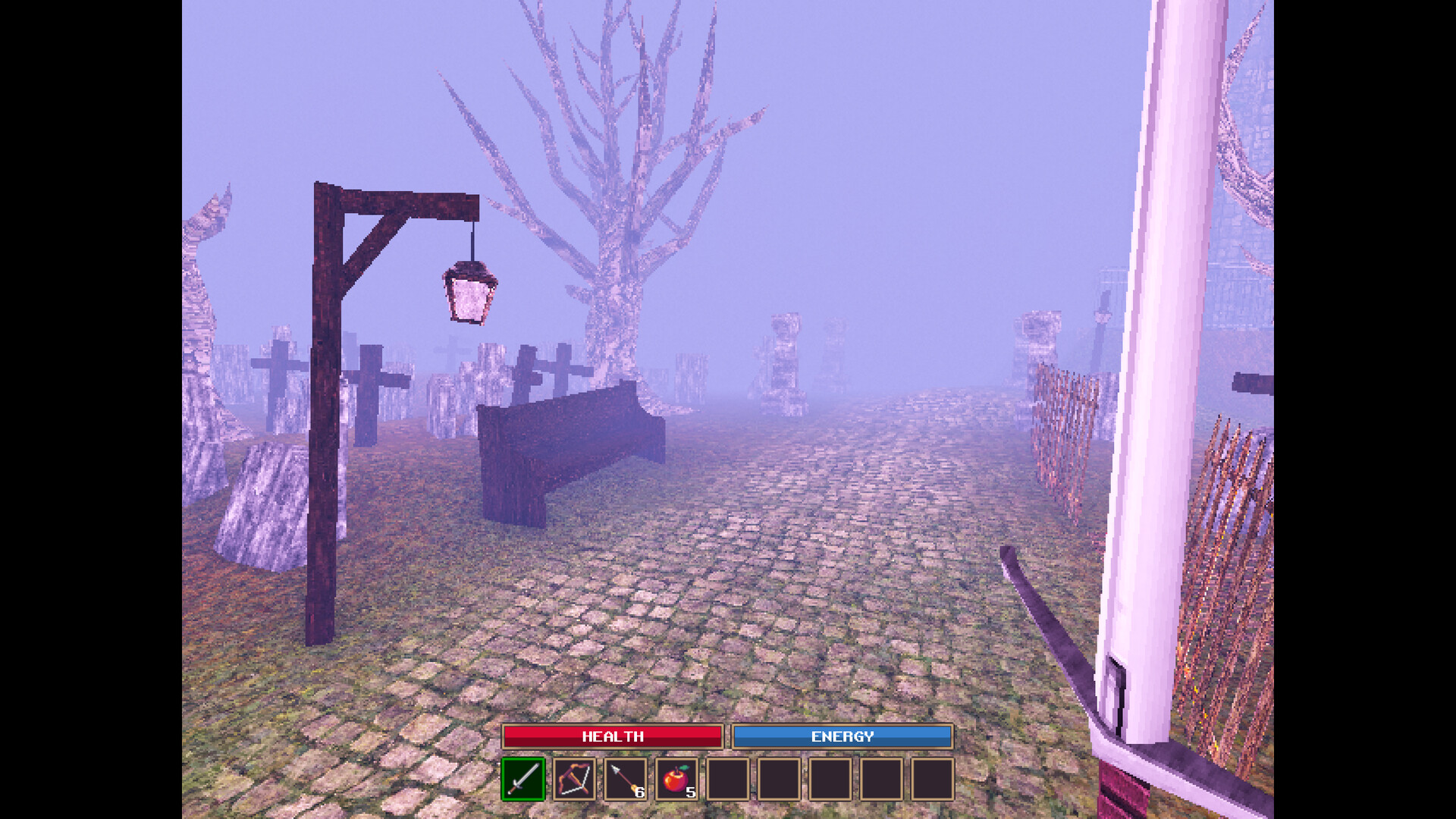Click the hanging lantern on the post
The width and height of the screenshot is (1456, 819).
pos(470,292)
